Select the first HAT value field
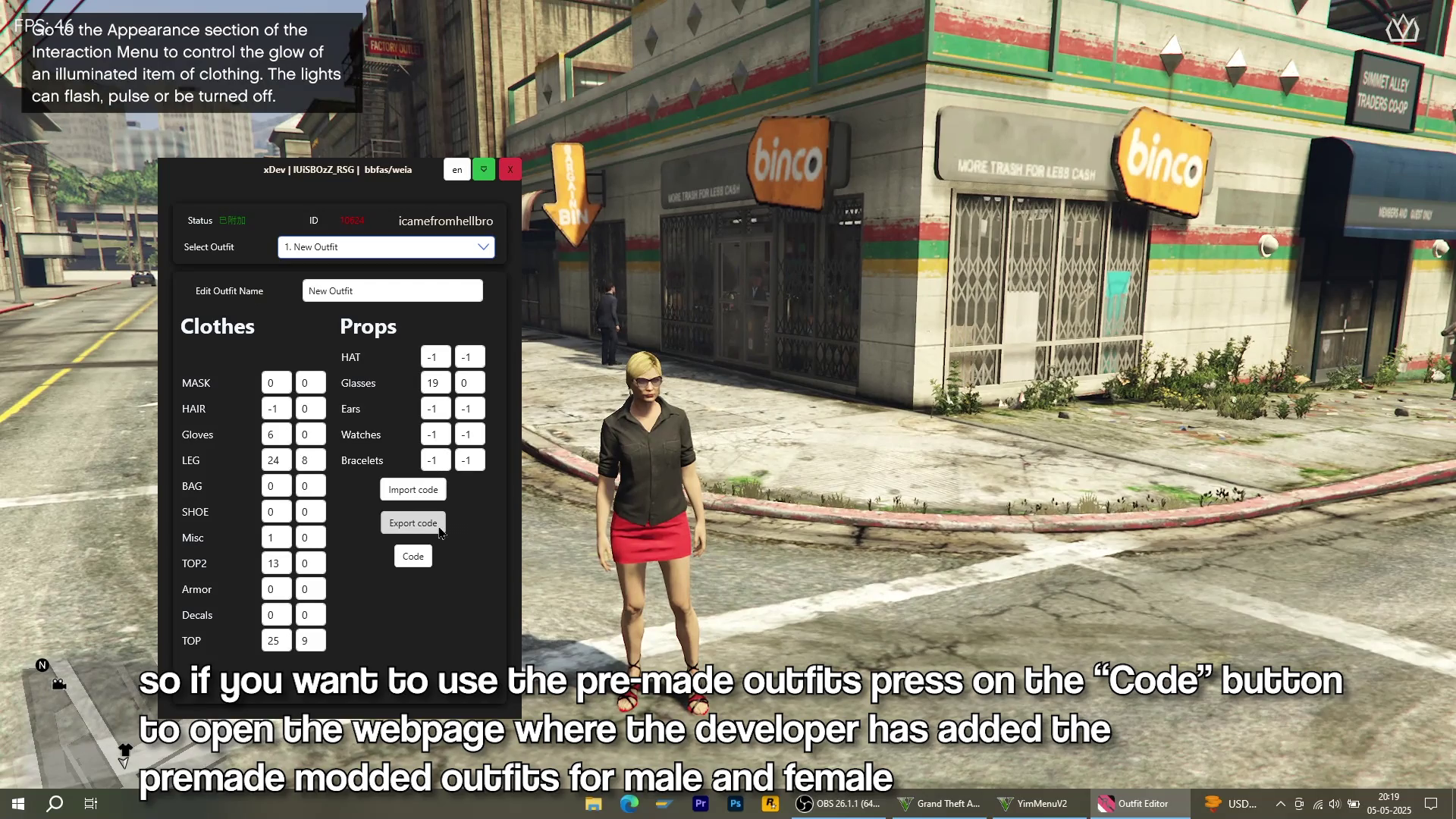 tap(435, 357)
